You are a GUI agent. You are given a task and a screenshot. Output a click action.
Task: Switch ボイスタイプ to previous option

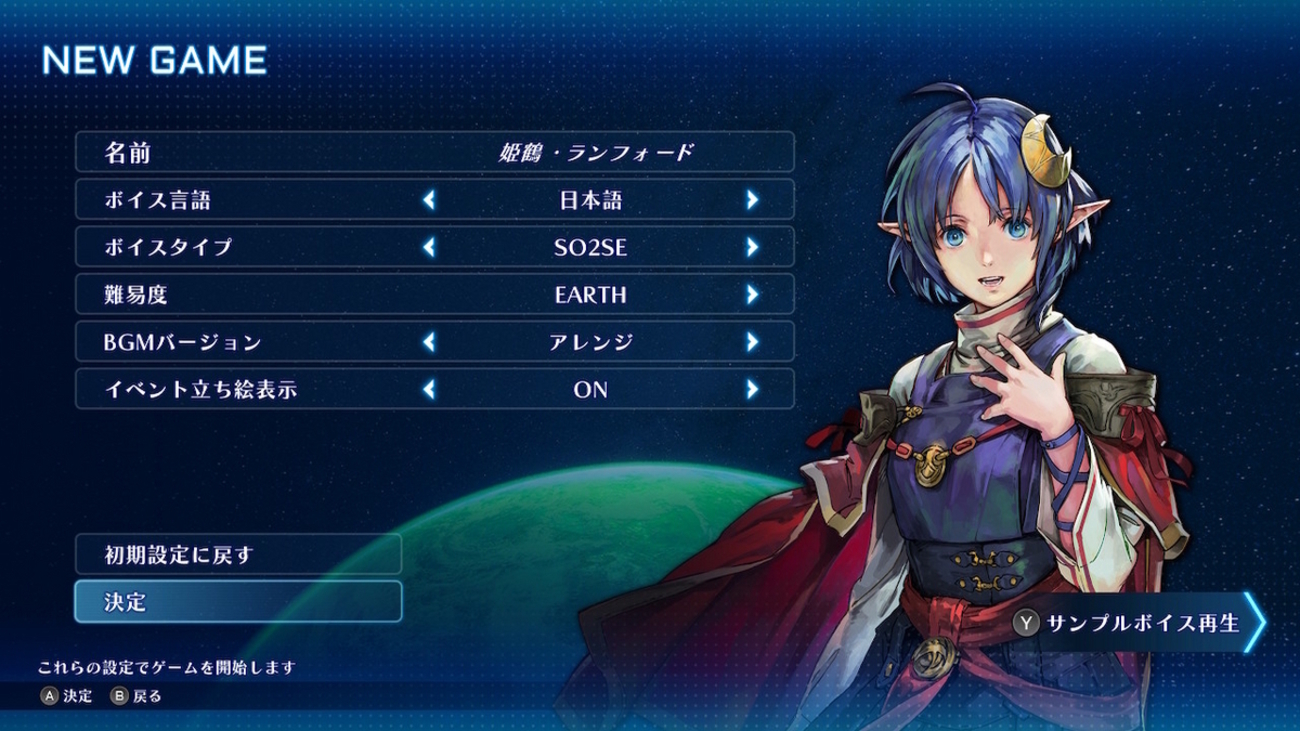pyautogui.click(x=429, y=247)
